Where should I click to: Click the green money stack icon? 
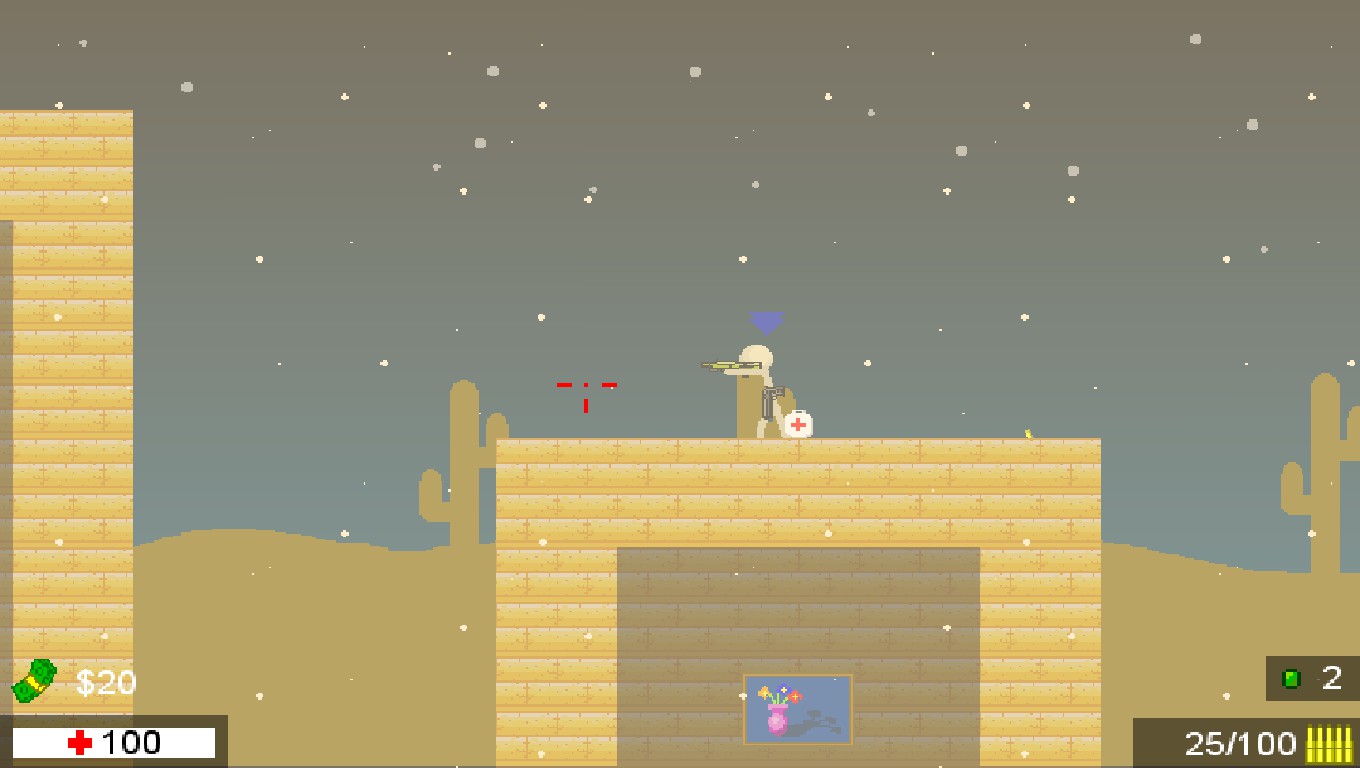(33, 681)
